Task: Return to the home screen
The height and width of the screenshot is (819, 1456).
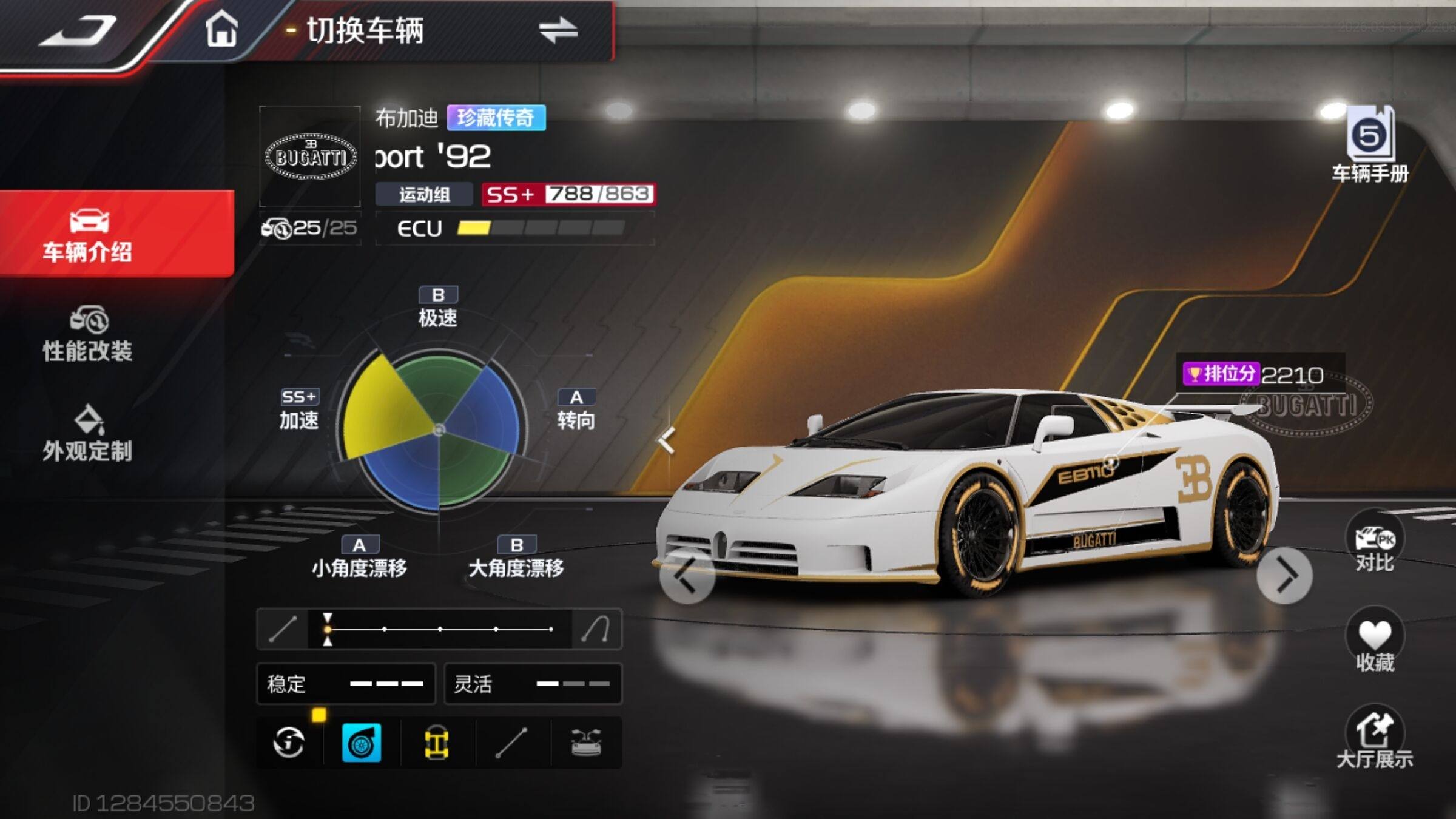Action: (x=221, y=30)
